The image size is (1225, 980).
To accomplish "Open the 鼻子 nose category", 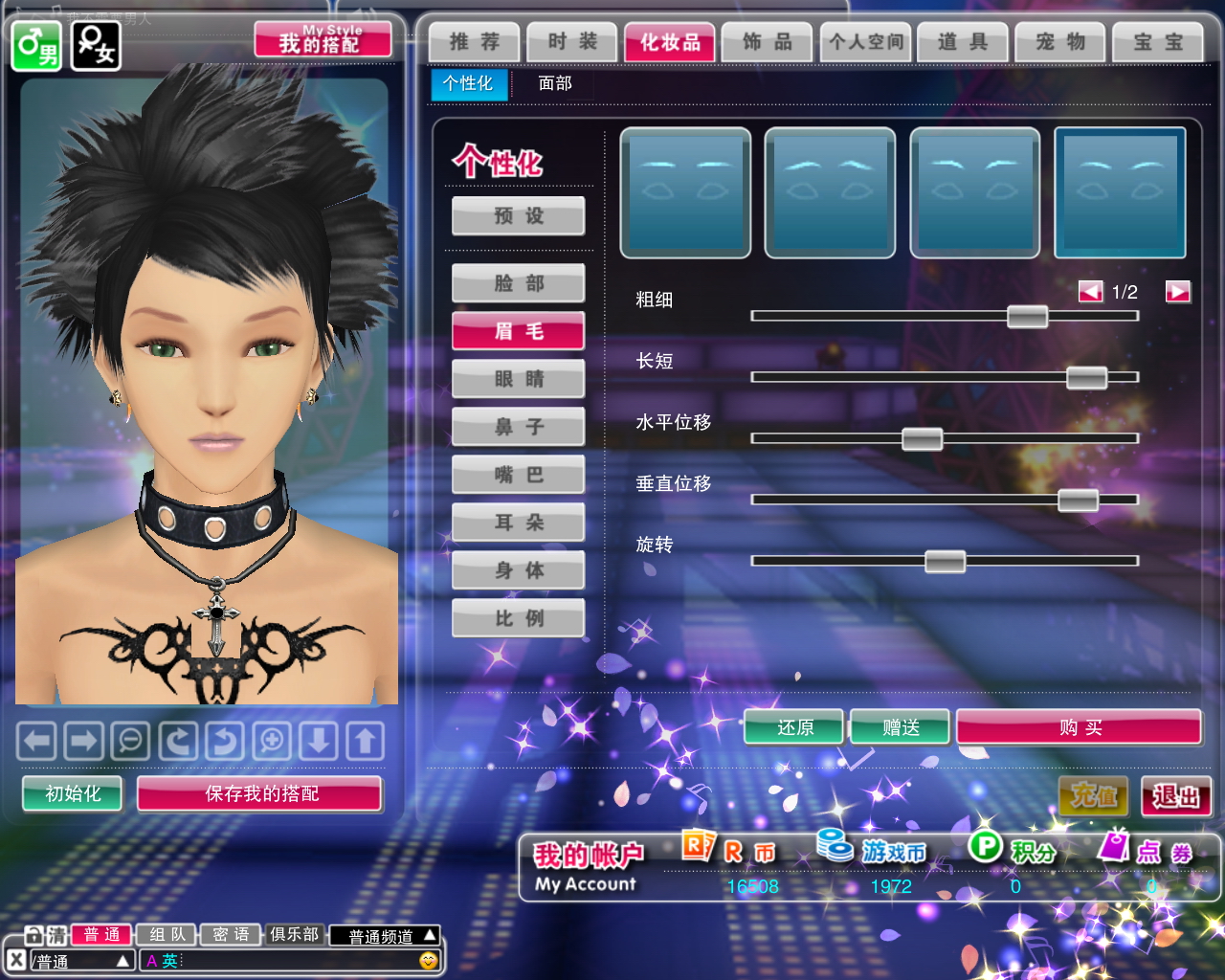I will pos(518,427).
